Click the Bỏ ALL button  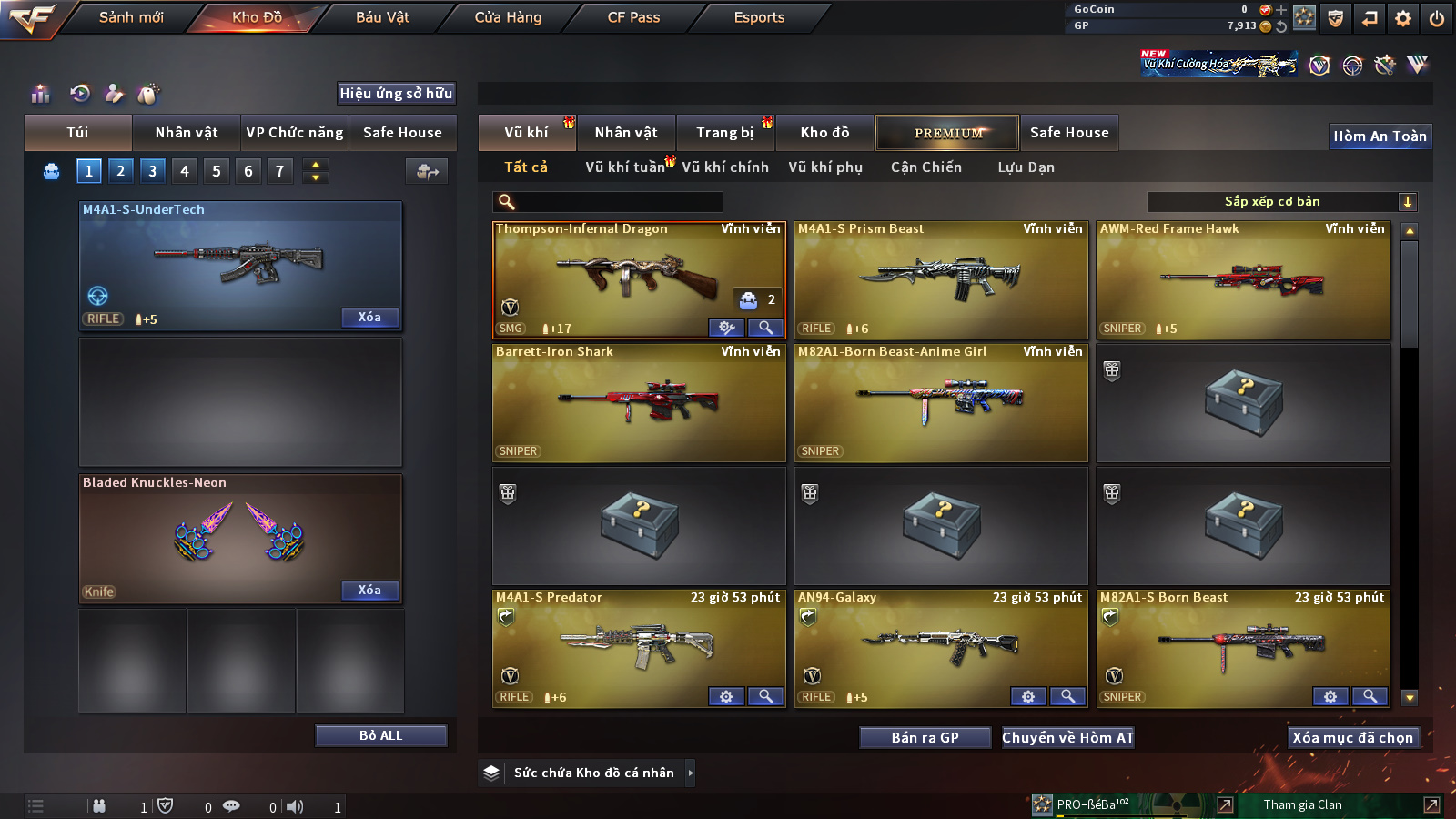coord(380,735)
